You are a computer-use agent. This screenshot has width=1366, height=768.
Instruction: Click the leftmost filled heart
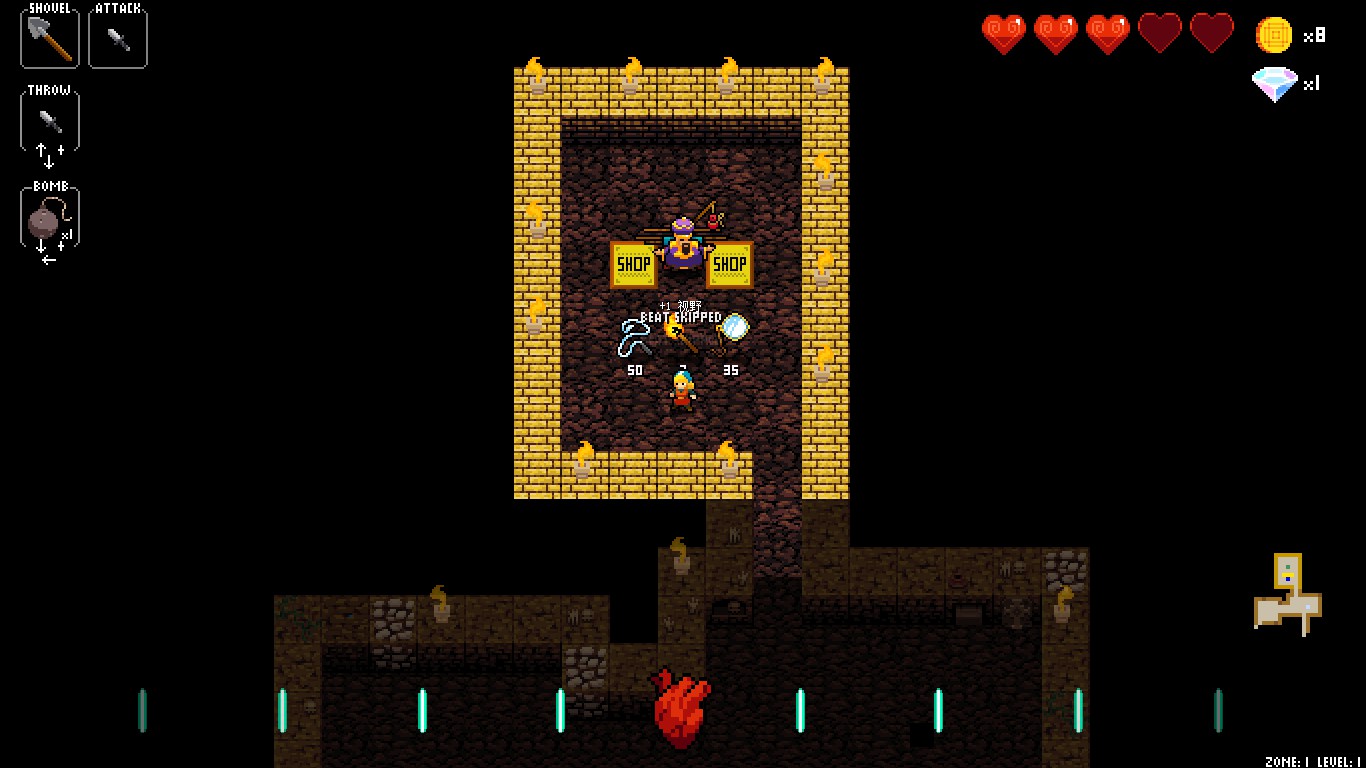point(1003,31)
